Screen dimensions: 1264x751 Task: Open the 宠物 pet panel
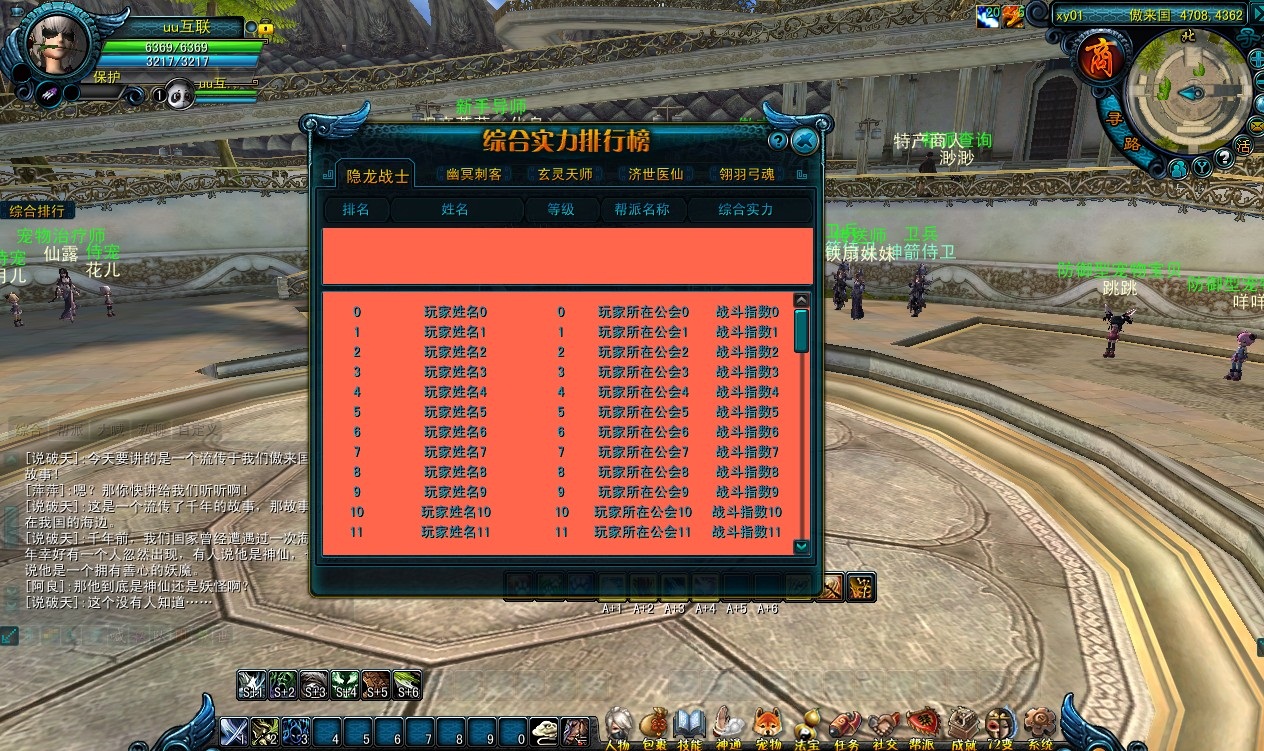click(768, 726)
